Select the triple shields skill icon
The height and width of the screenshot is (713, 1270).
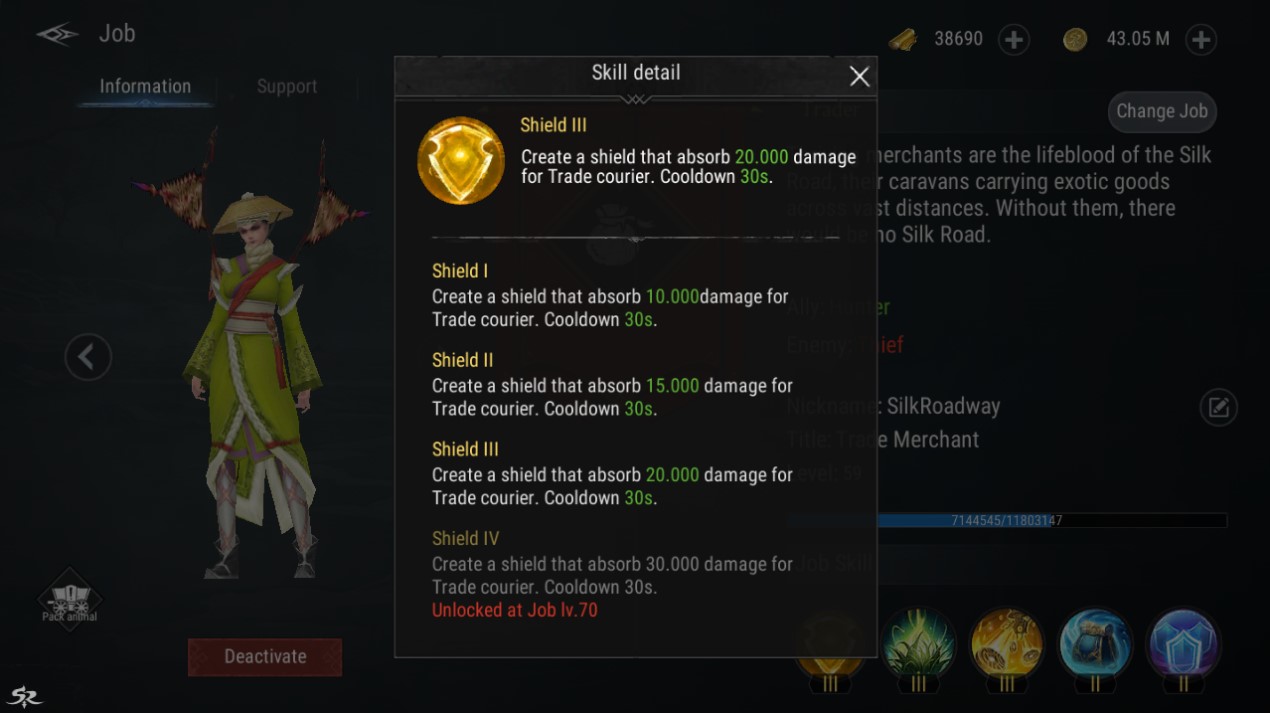(x=1184, y=643)
